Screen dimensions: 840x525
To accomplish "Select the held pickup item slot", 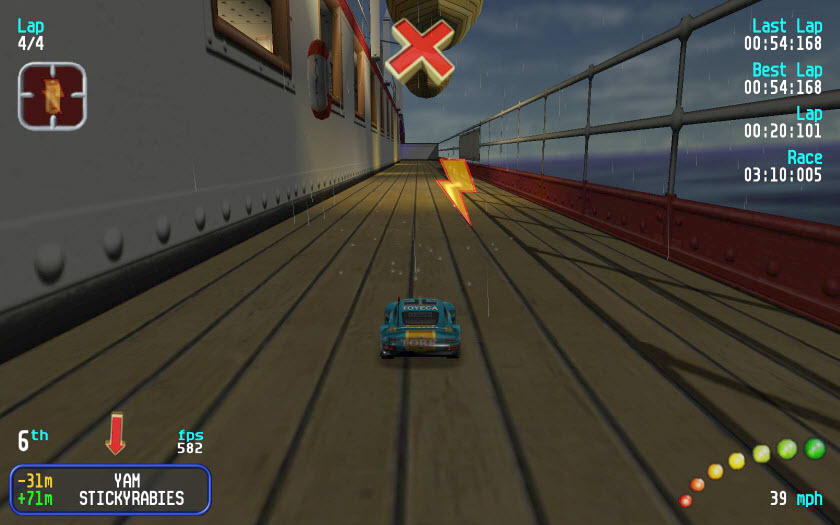I will 52,96.
